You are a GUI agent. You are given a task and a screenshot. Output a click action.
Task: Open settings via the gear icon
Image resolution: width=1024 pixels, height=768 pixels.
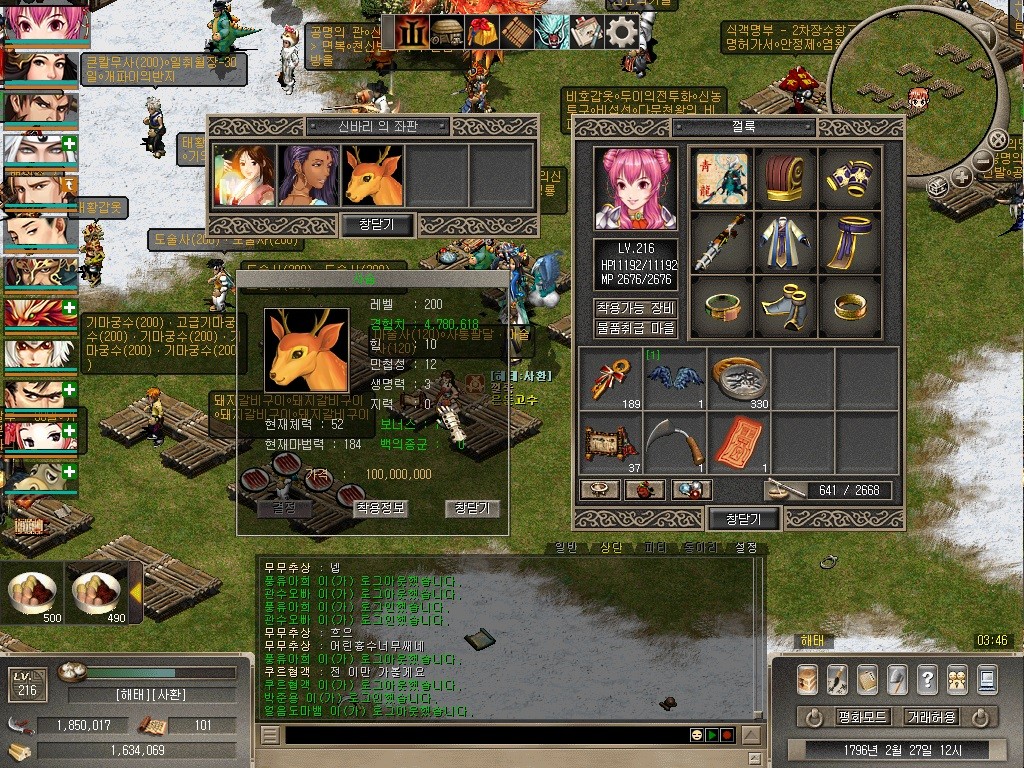click(622, 32)
